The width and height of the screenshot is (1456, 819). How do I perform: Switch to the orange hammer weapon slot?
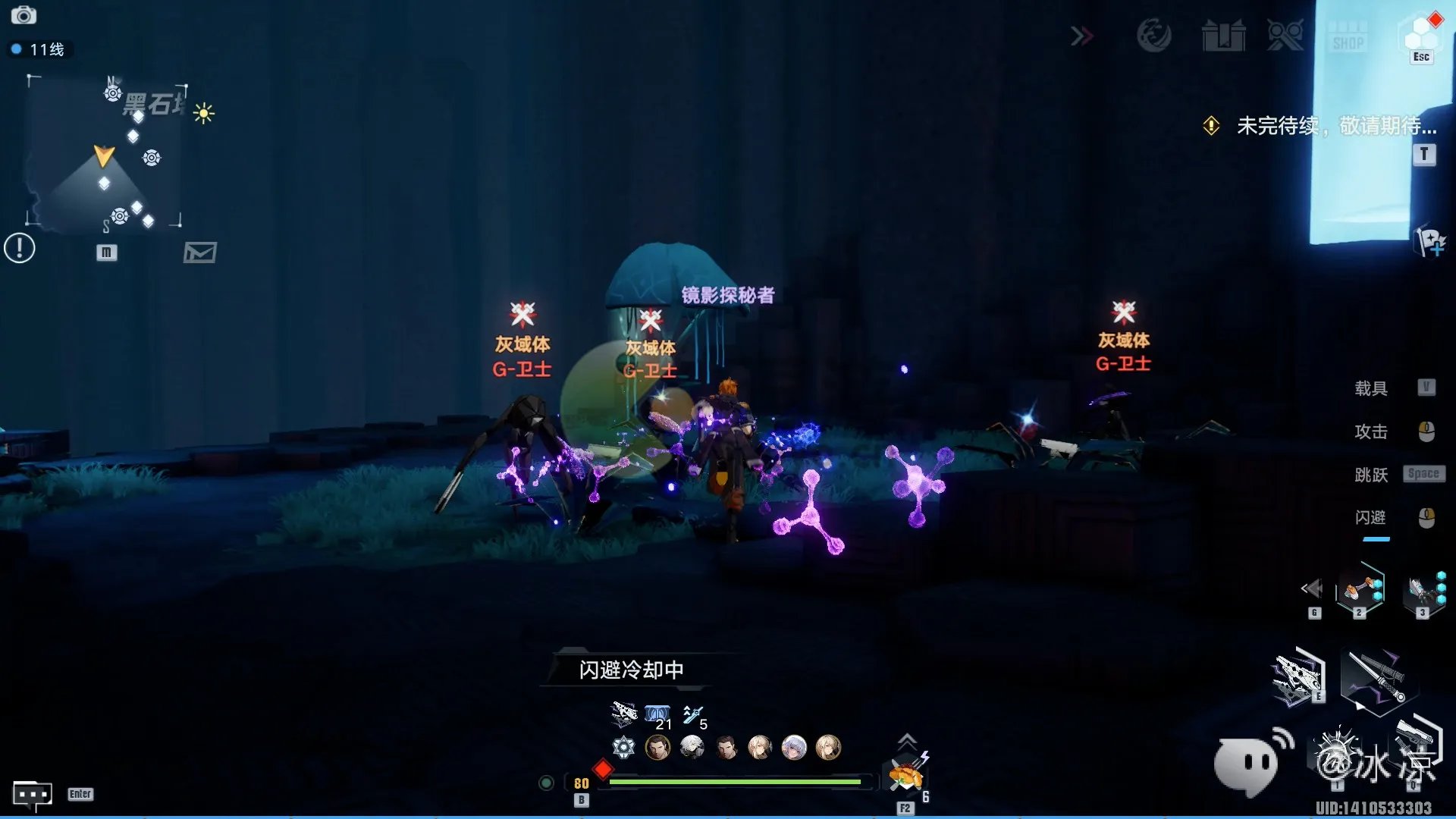pyautogui.click(x=1360, y=589)
